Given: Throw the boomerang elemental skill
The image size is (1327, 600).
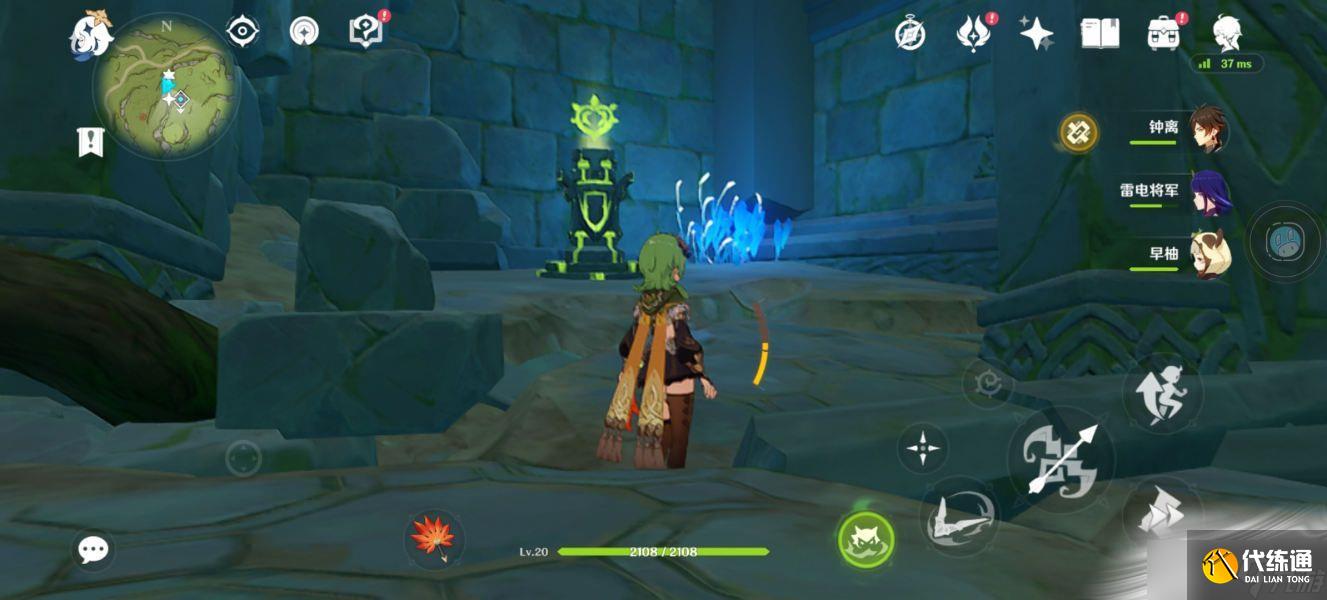Looking at the screenshot, I should tap(957, 516).
